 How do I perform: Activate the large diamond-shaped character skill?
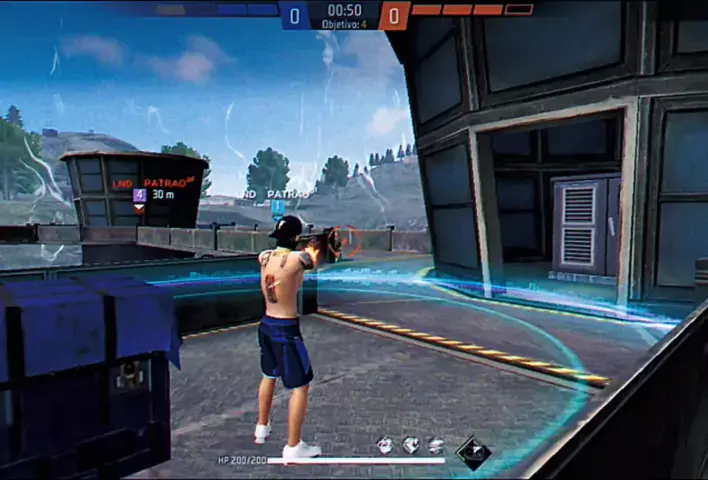point(473,452)
